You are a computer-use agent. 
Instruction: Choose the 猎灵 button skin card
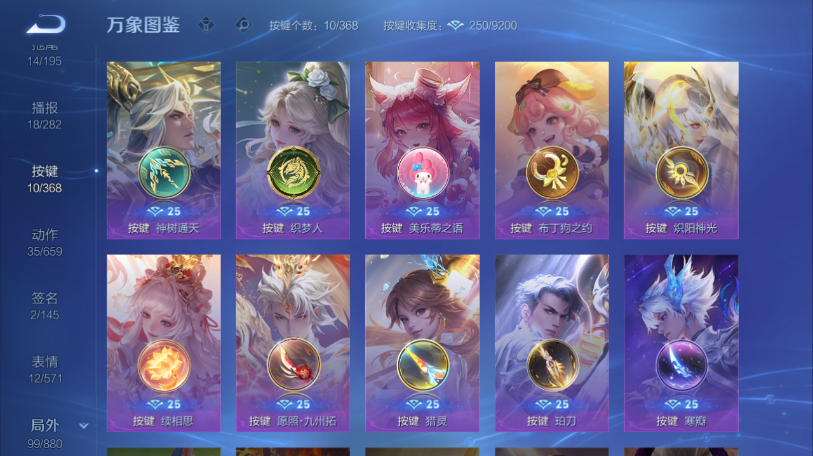click(422, 343)
